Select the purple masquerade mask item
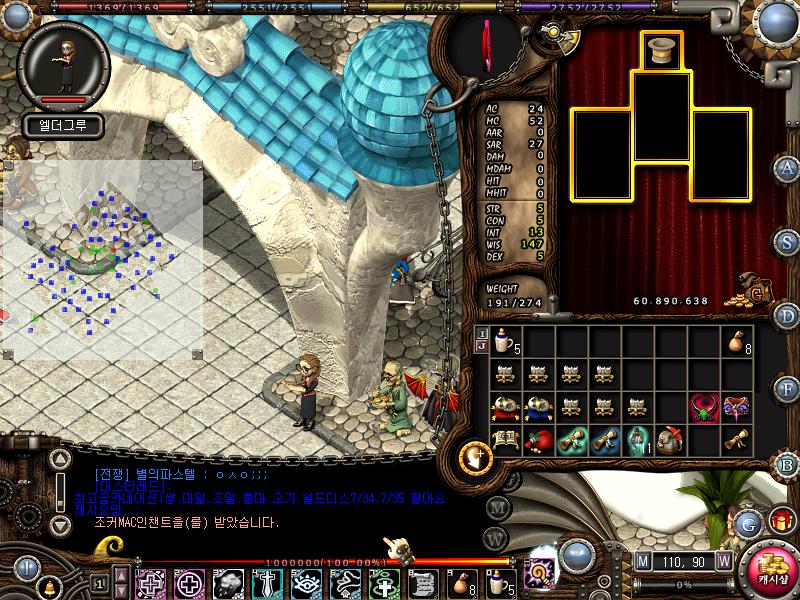 737,407
